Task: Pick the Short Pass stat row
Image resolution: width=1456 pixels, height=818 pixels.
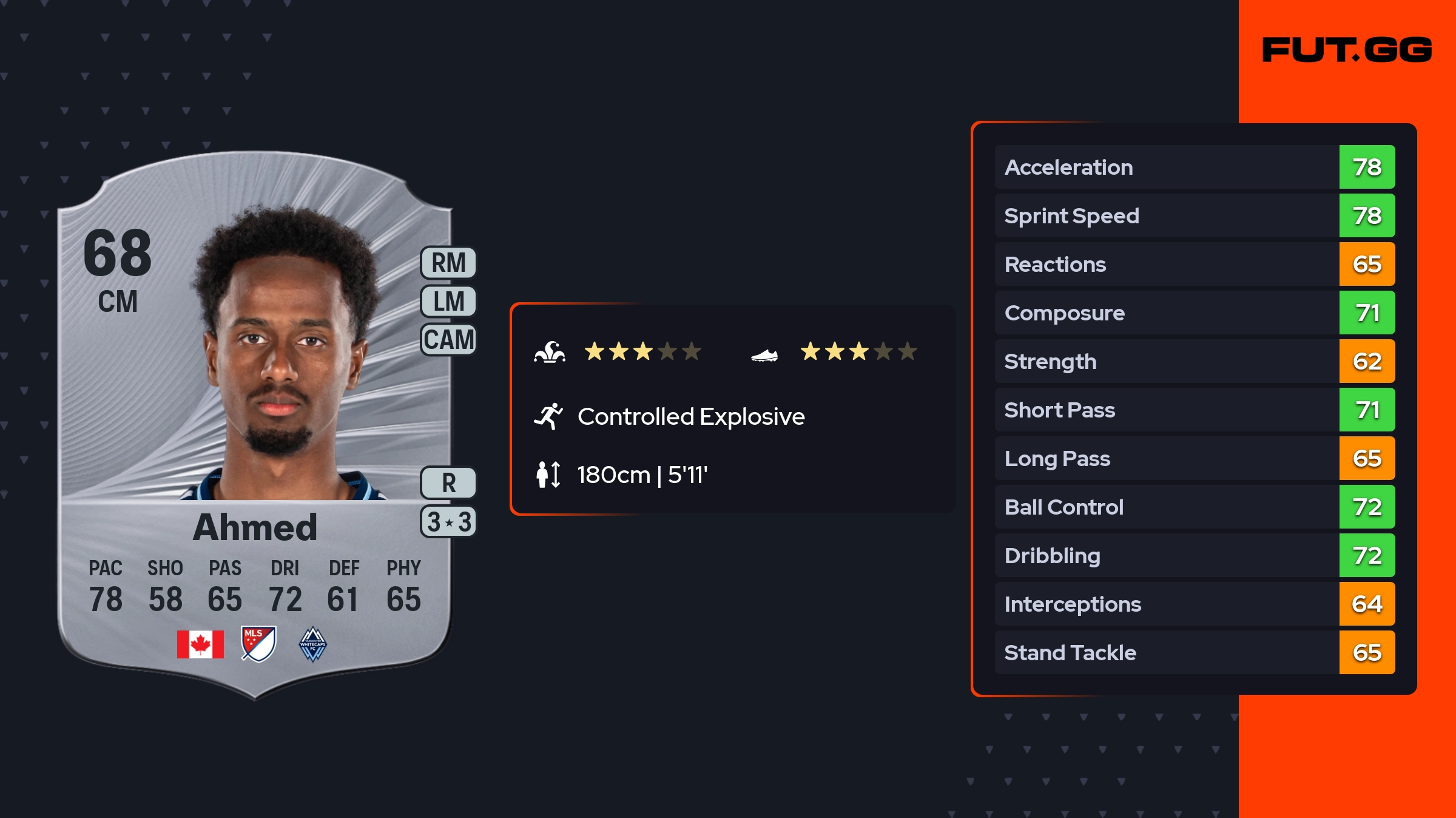Action: (x=1194, y=410)
